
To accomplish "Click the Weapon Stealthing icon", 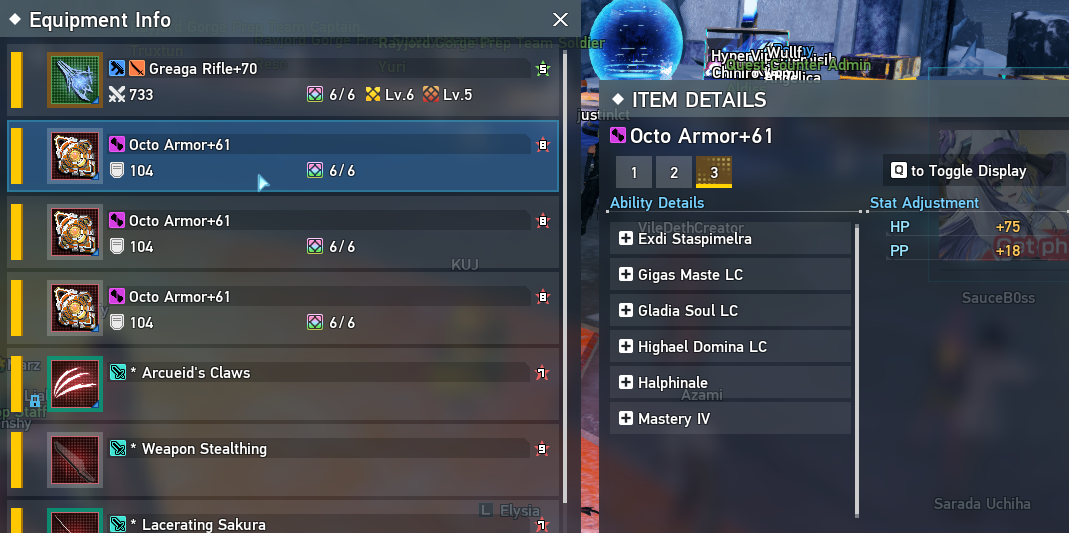I will click(75, 460).
